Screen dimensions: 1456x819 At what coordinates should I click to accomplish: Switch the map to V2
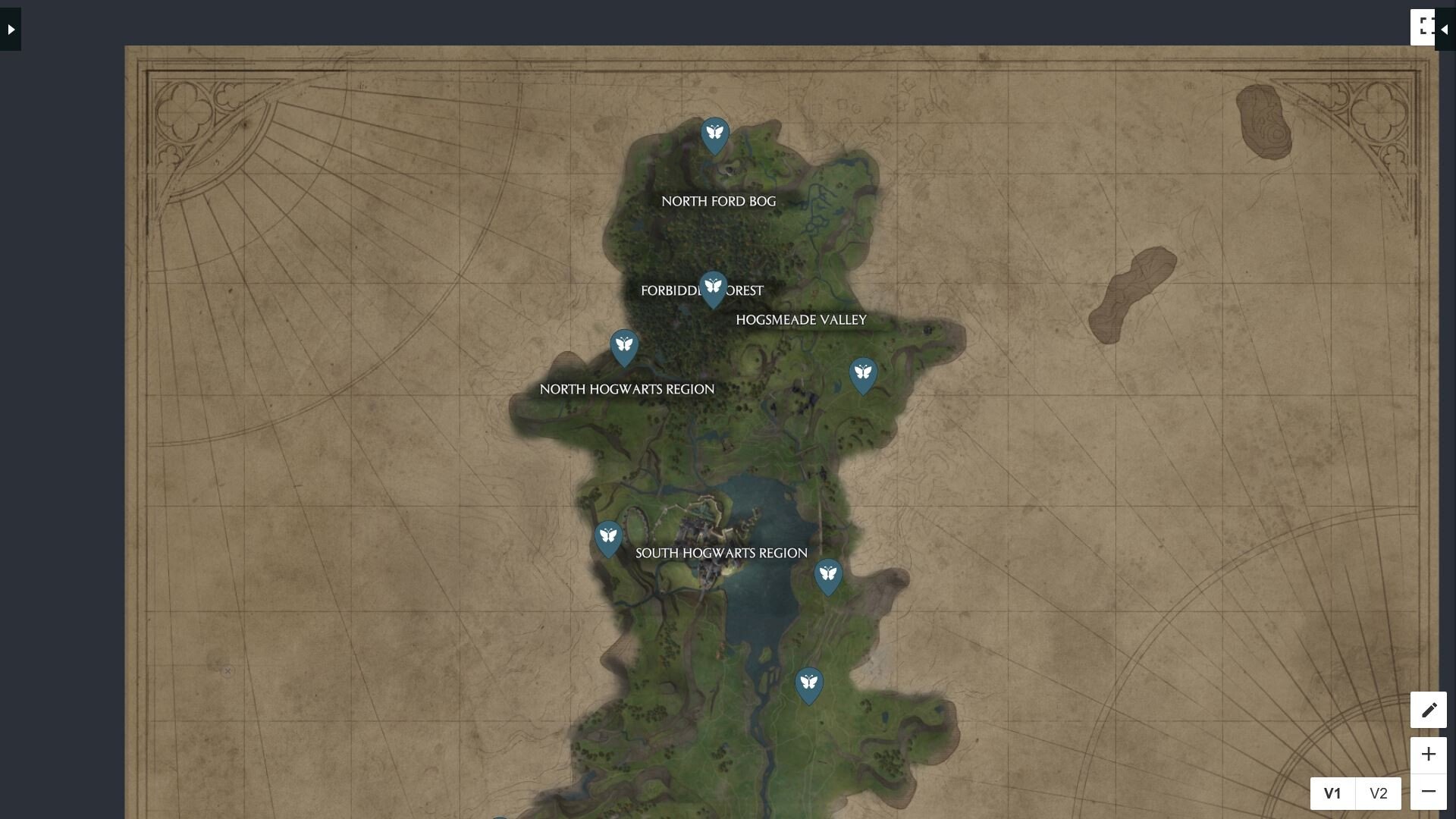tap(1379, 793)
